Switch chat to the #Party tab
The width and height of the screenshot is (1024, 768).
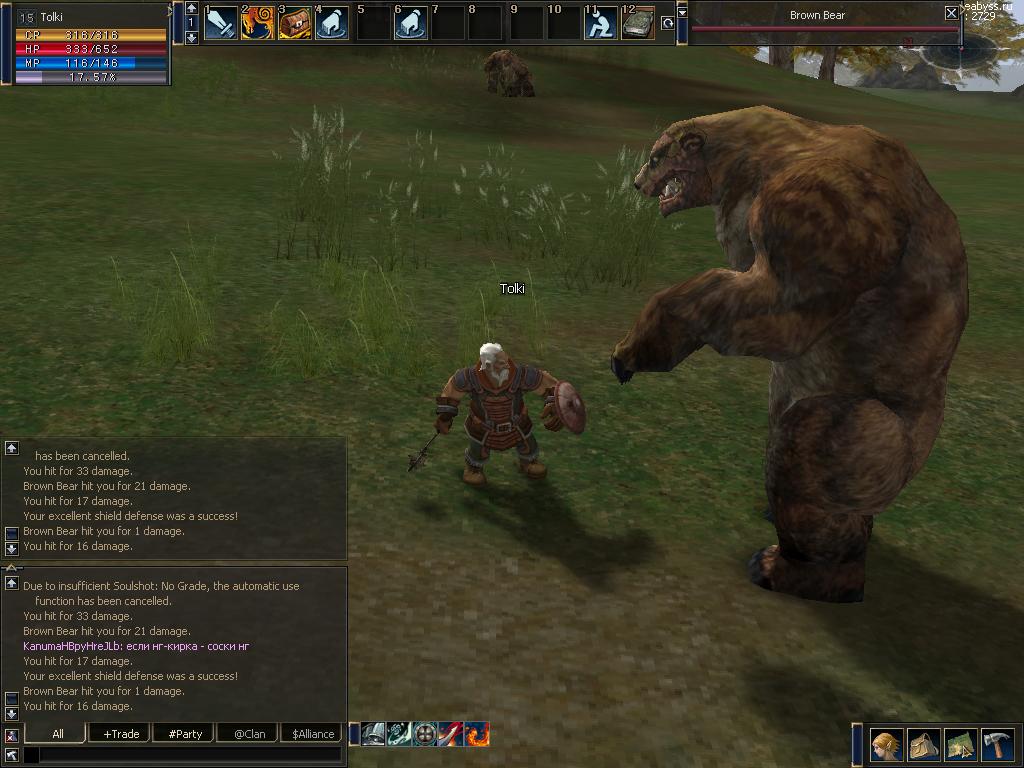[x=185, y=733]
